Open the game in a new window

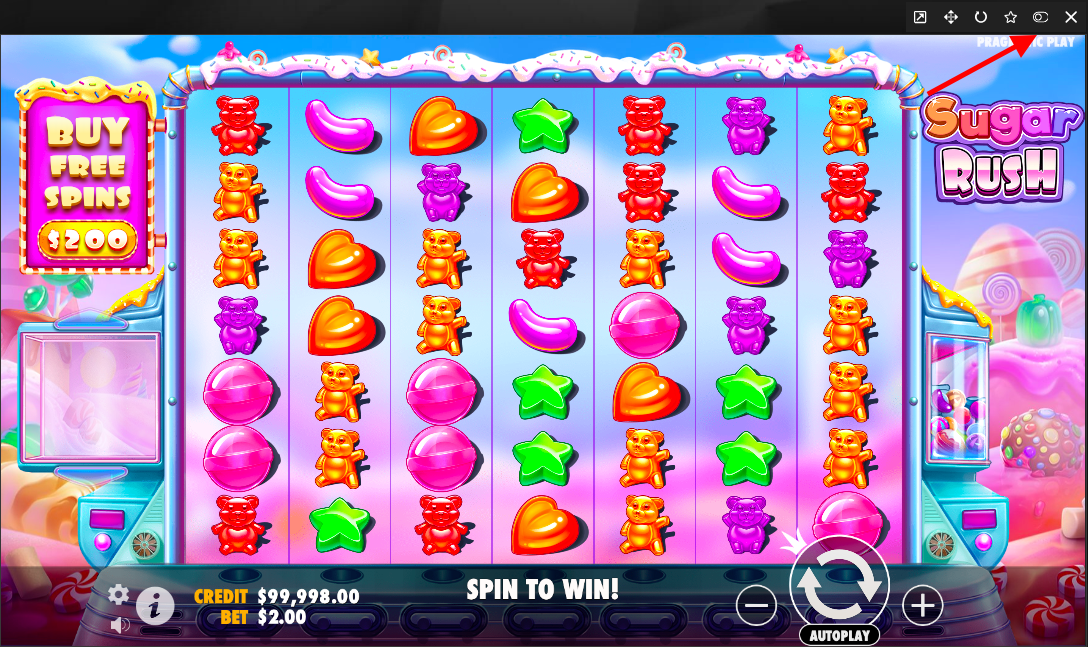920,17
